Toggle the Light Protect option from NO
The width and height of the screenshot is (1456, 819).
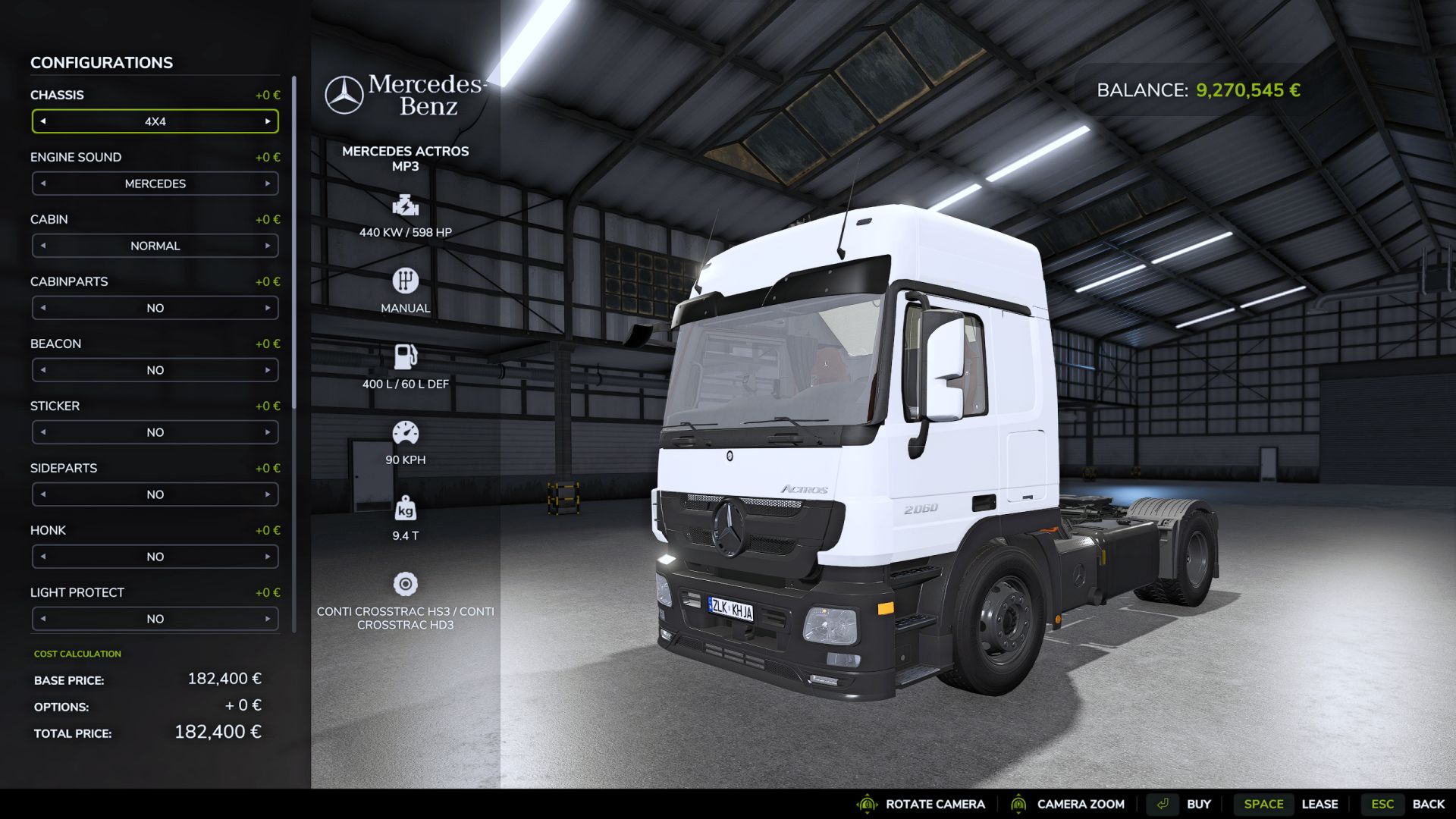tap(155, 619)
